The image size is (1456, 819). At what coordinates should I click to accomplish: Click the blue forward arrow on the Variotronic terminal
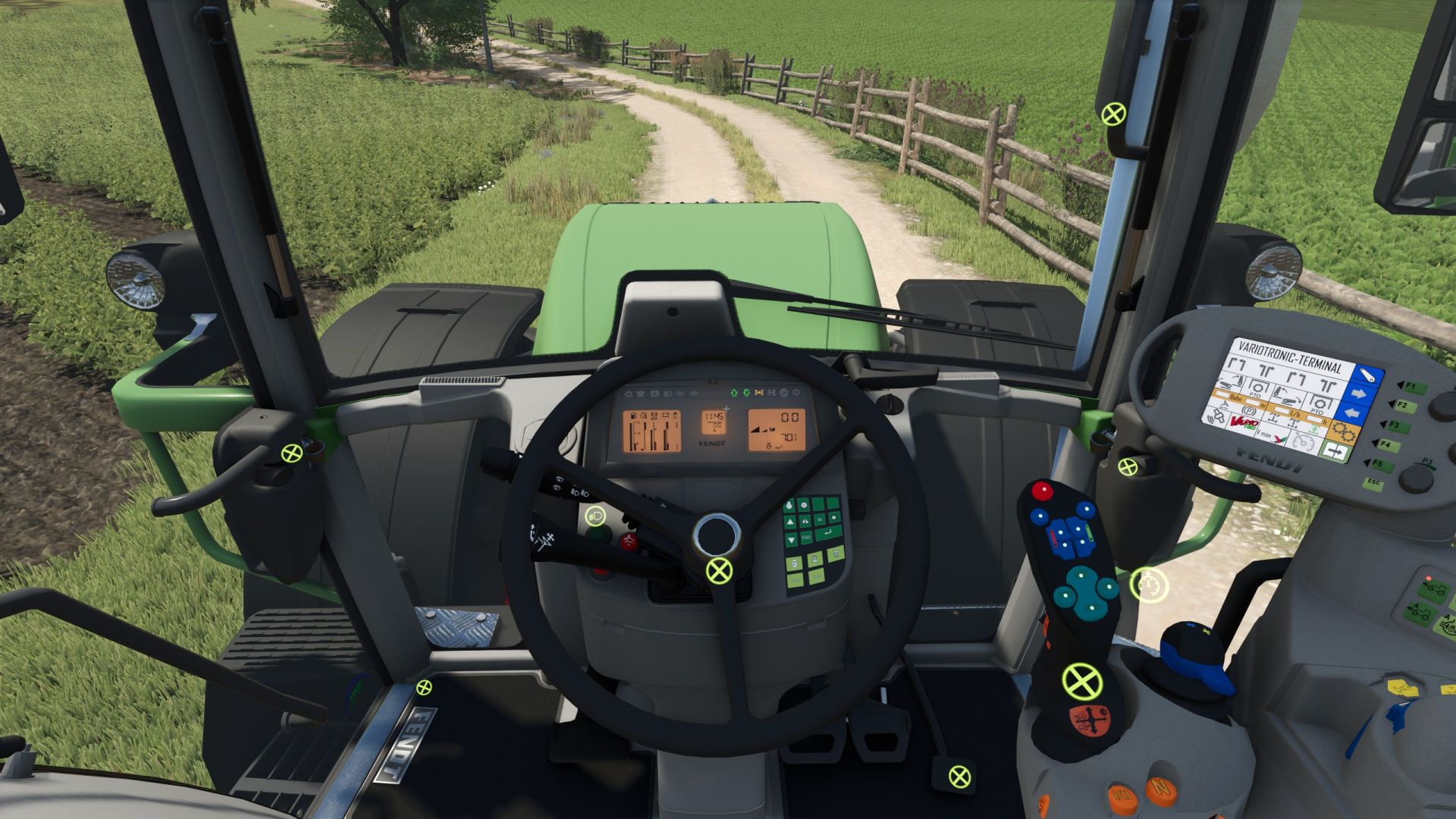coord(1359,394)
